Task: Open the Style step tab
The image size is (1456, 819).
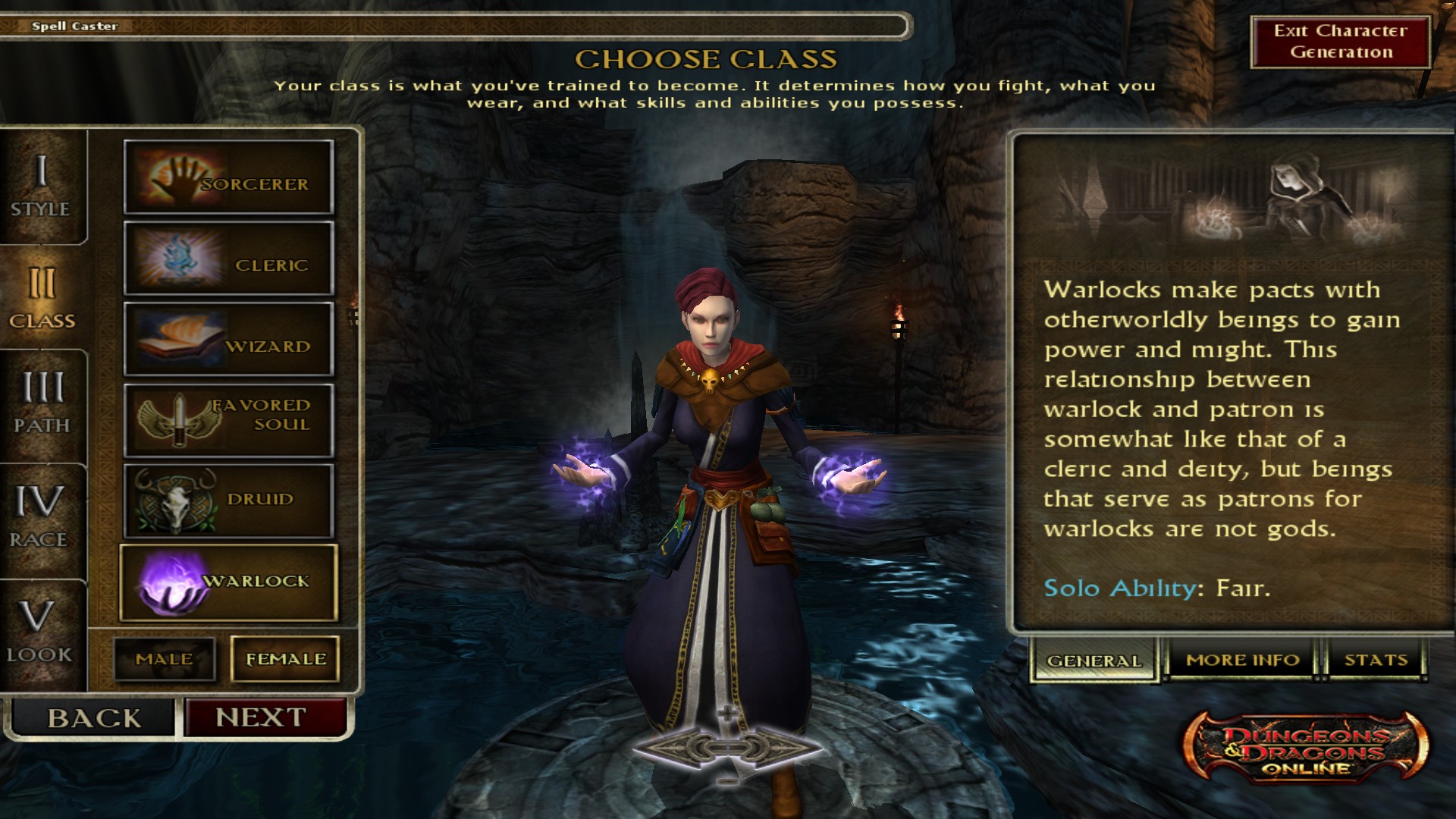Action: pyautogui.click(x=42, y=187)
